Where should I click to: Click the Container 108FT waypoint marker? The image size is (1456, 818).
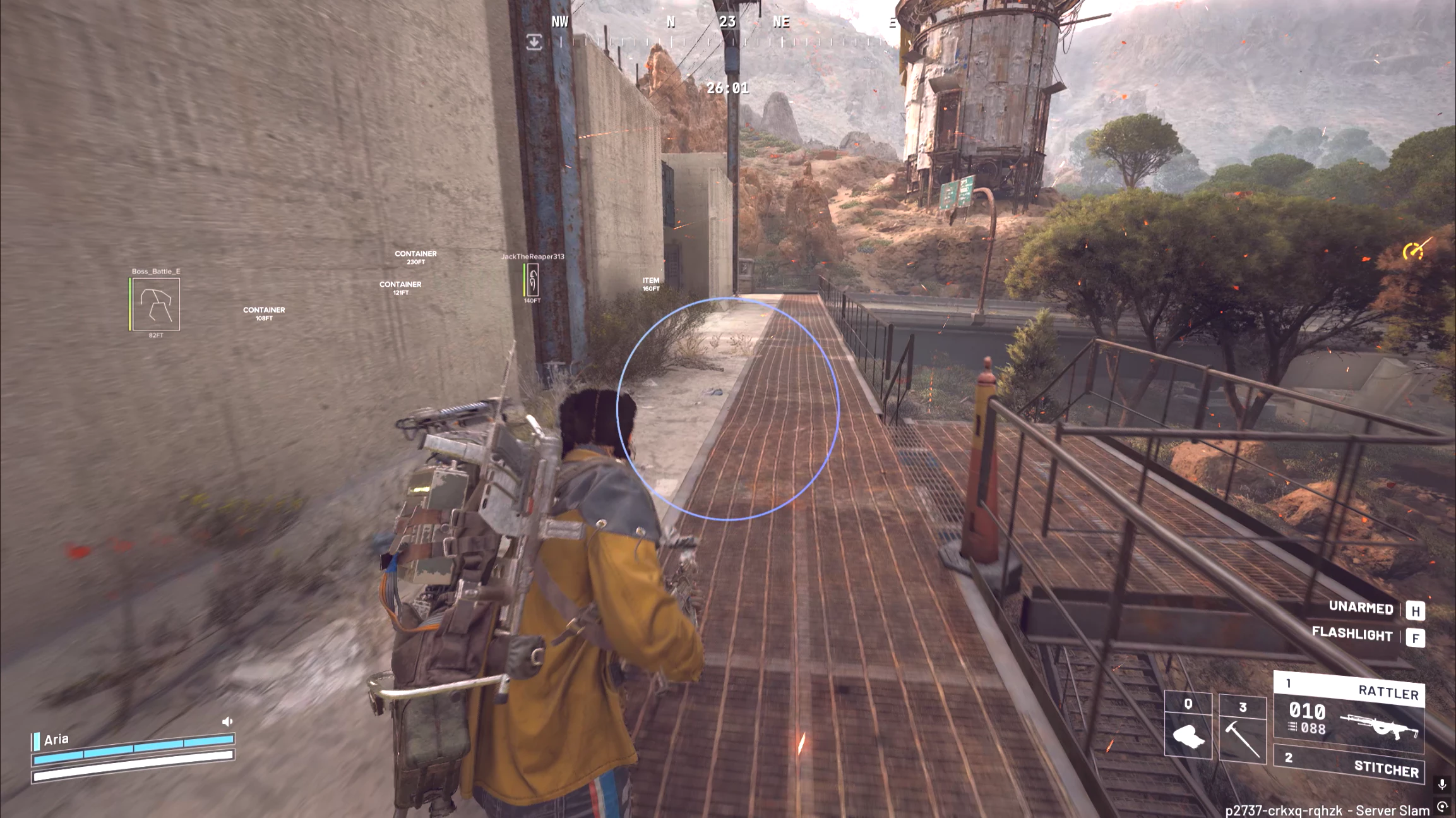point(264,313)
